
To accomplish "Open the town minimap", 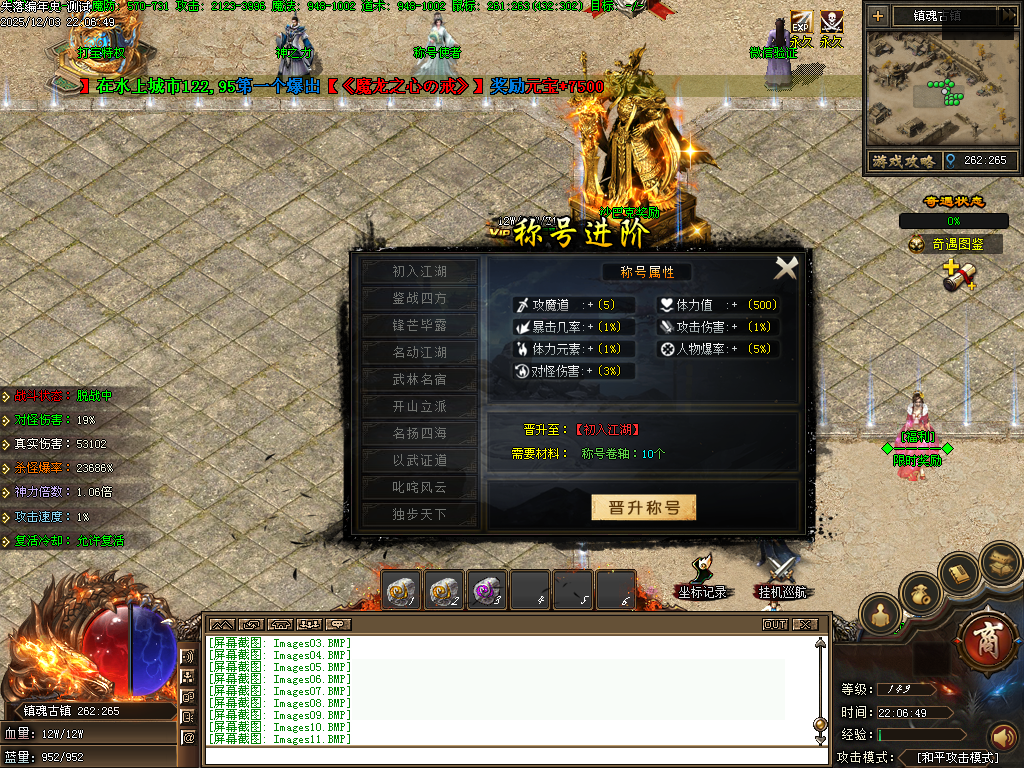I will [x=940, y=89].
